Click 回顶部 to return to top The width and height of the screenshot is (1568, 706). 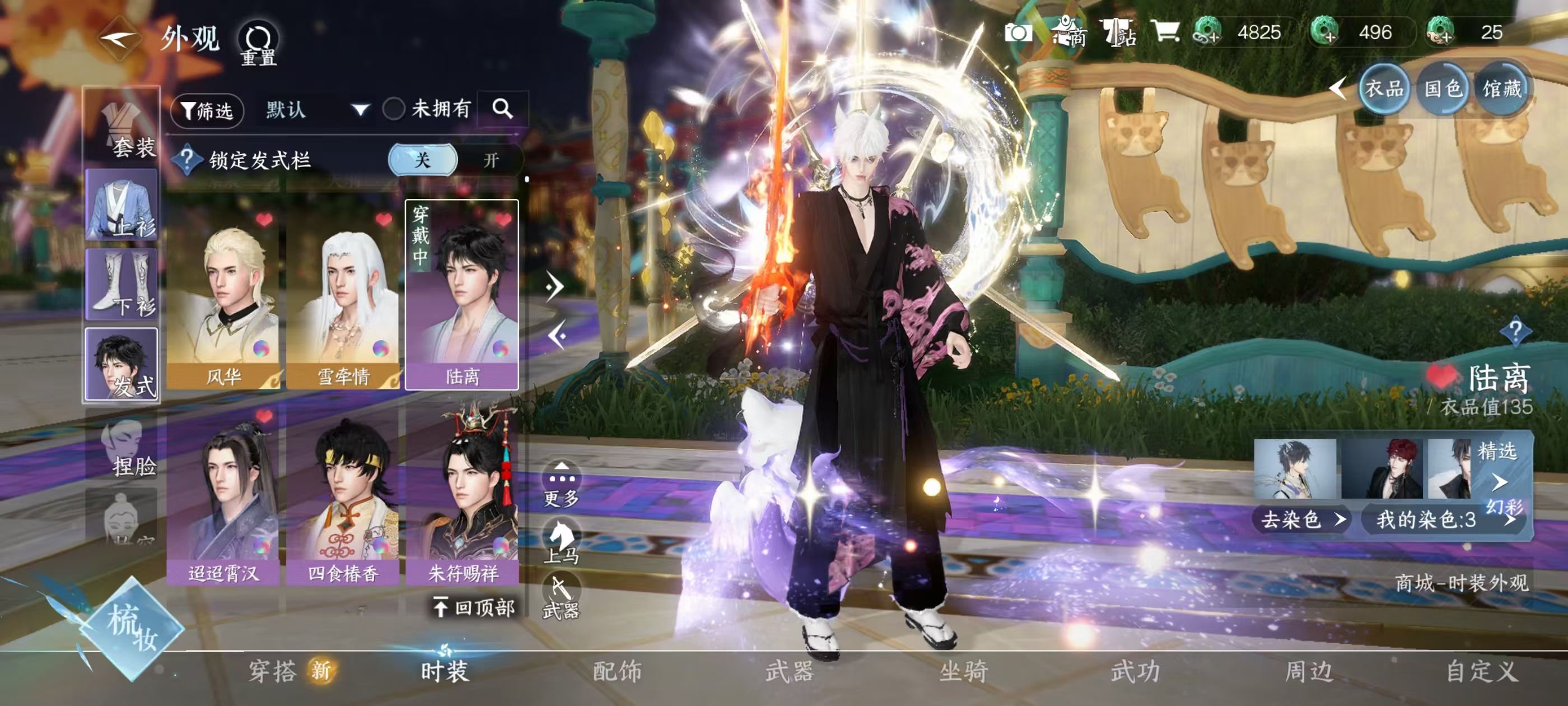coord(474,607)
